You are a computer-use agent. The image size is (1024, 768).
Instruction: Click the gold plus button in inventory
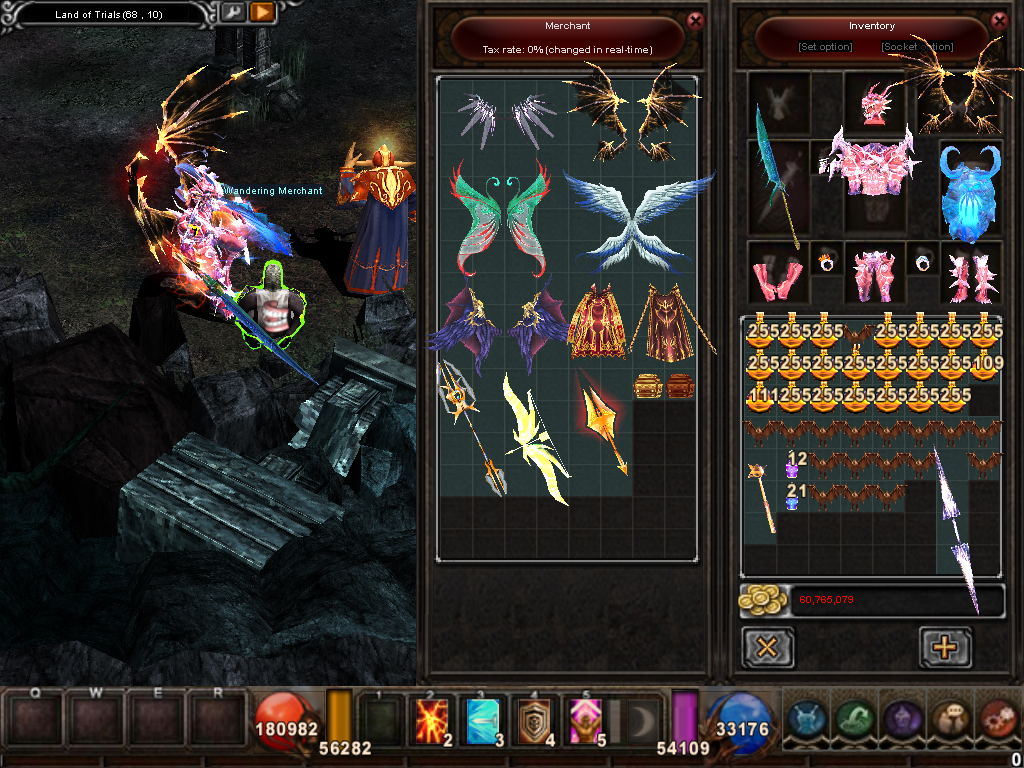click(x=944, y=647)
